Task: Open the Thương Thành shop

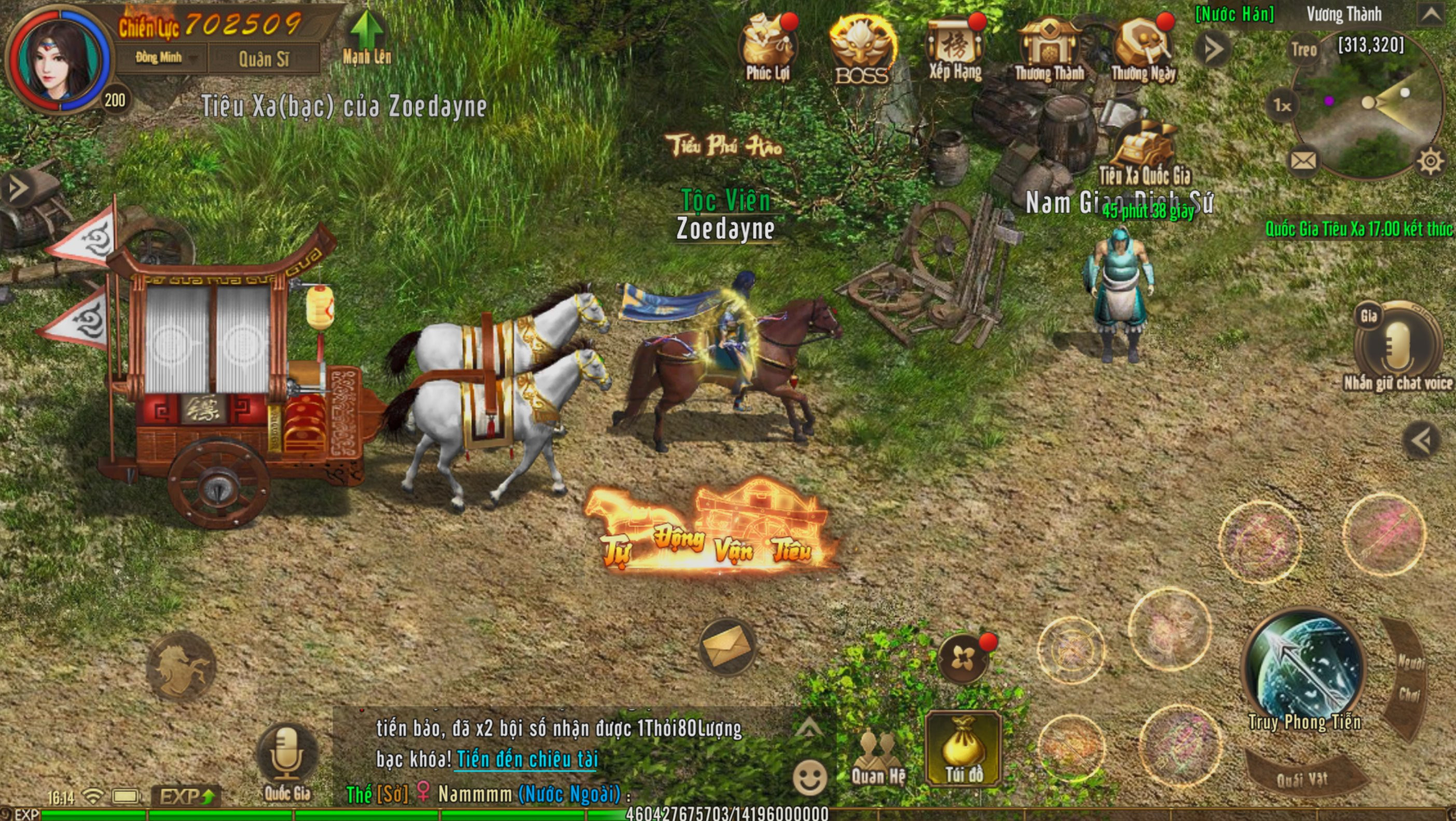Action: [x=1049, y=48]
